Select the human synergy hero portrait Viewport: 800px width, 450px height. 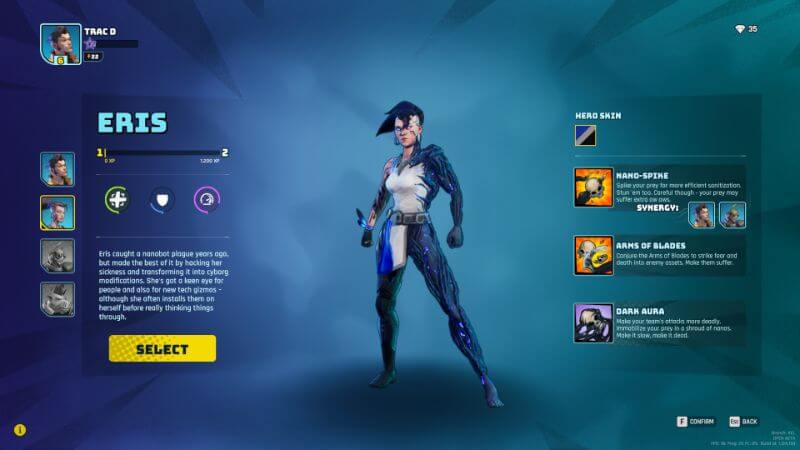[x=701, y=214]
